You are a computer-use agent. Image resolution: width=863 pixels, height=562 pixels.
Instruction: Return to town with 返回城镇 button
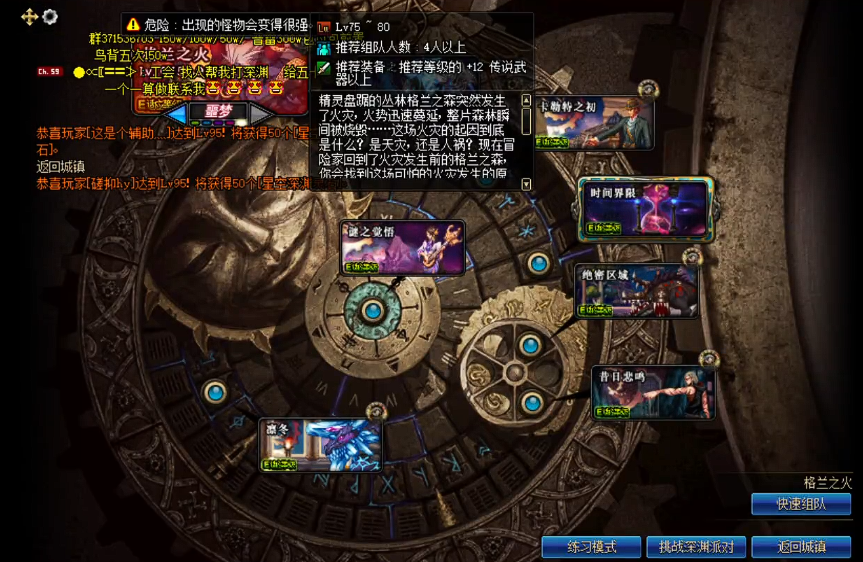click(x=801, y=547)
